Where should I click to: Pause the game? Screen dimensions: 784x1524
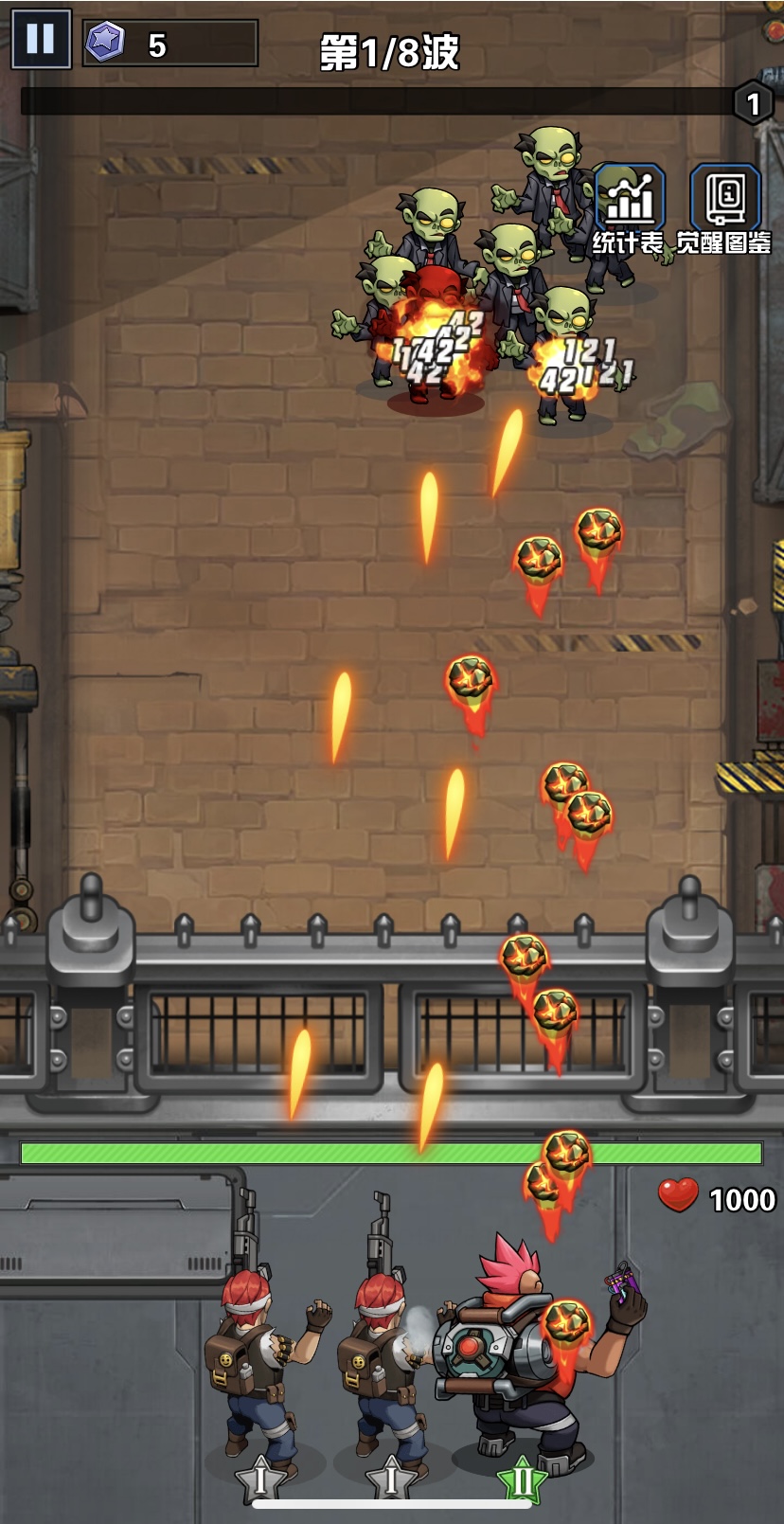41,40
